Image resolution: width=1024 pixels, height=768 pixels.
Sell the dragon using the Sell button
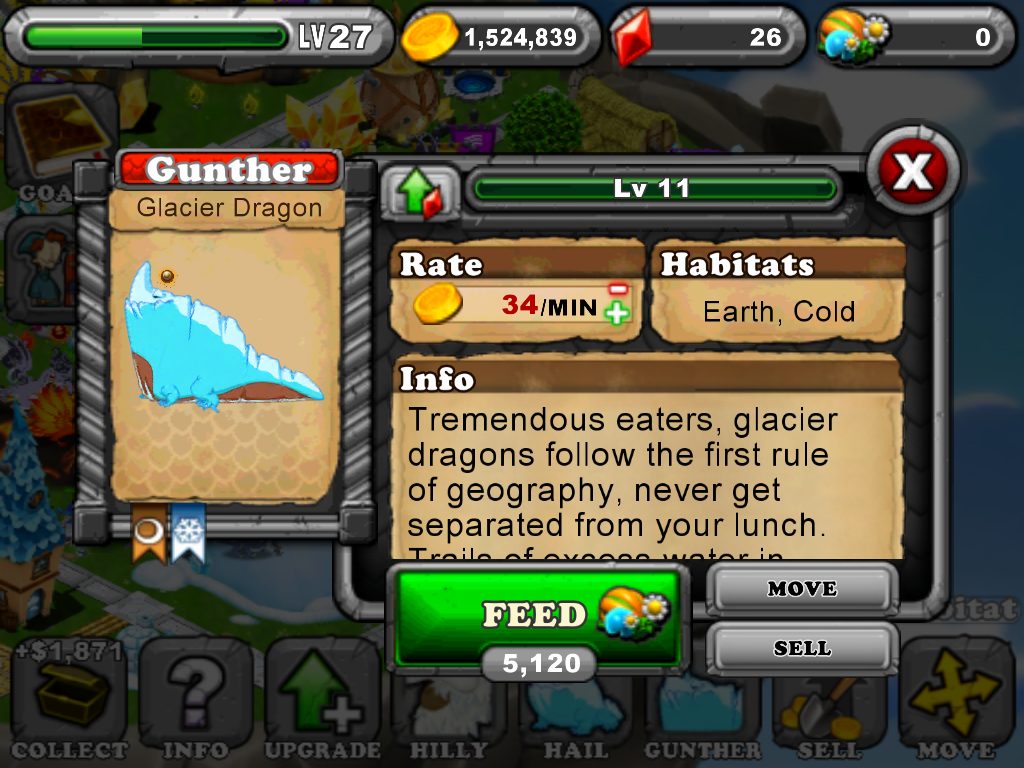(802, 649)
